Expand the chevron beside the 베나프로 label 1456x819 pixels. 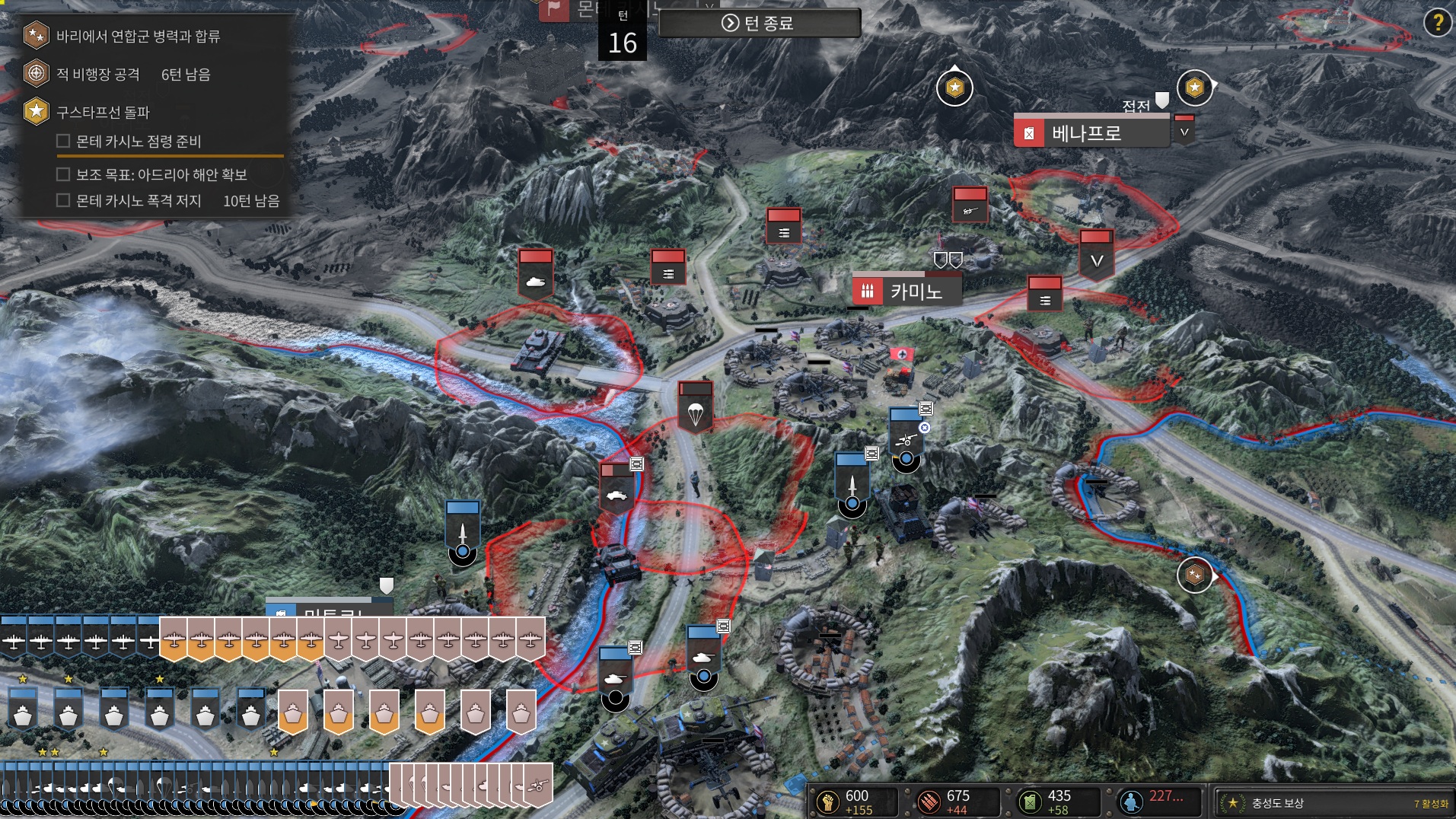pyautogui.click(x=1184, y=132)
